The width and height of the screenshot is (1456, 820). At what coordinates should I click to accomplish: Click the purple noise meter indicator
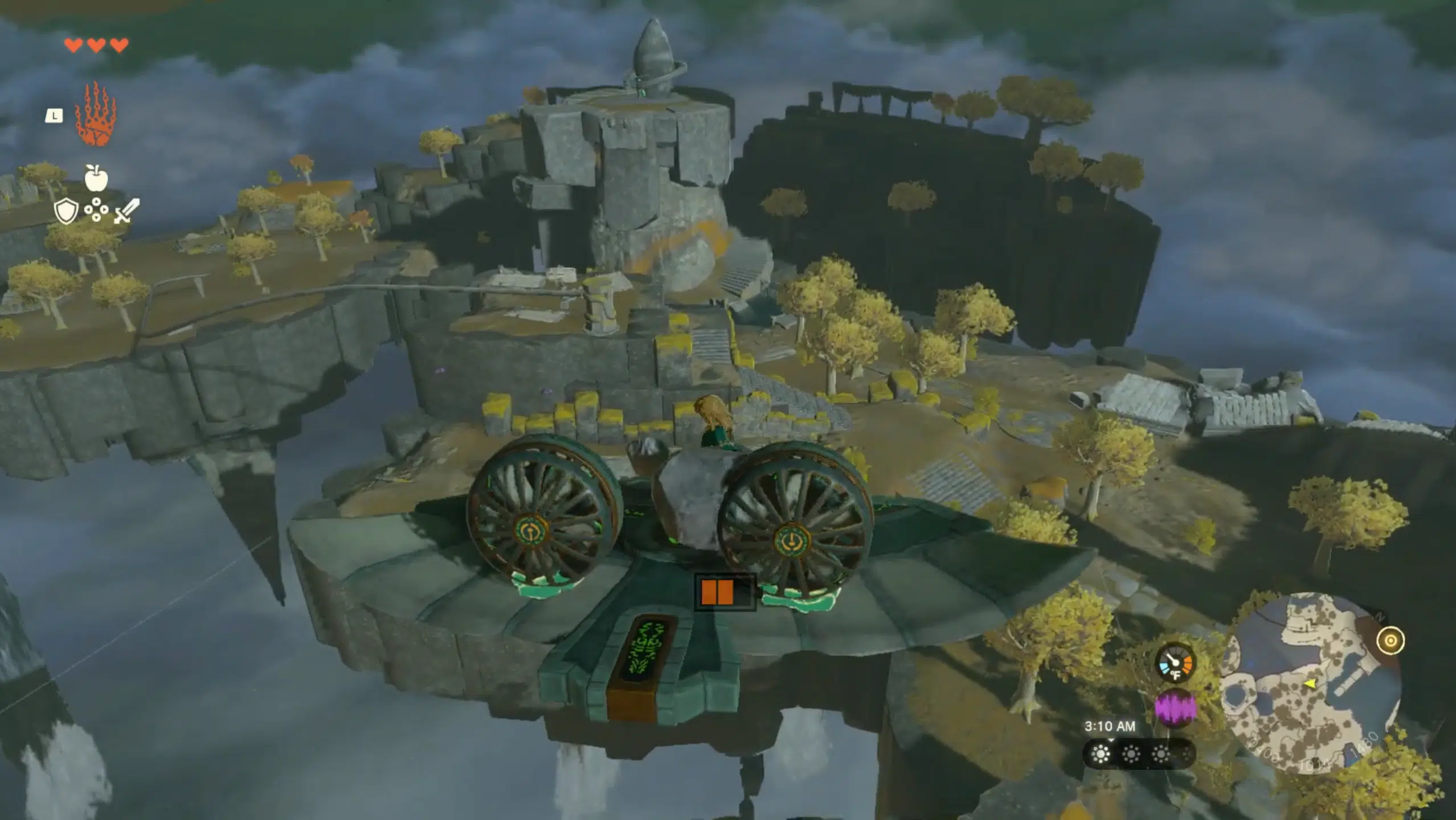[x=1176, y=708]
